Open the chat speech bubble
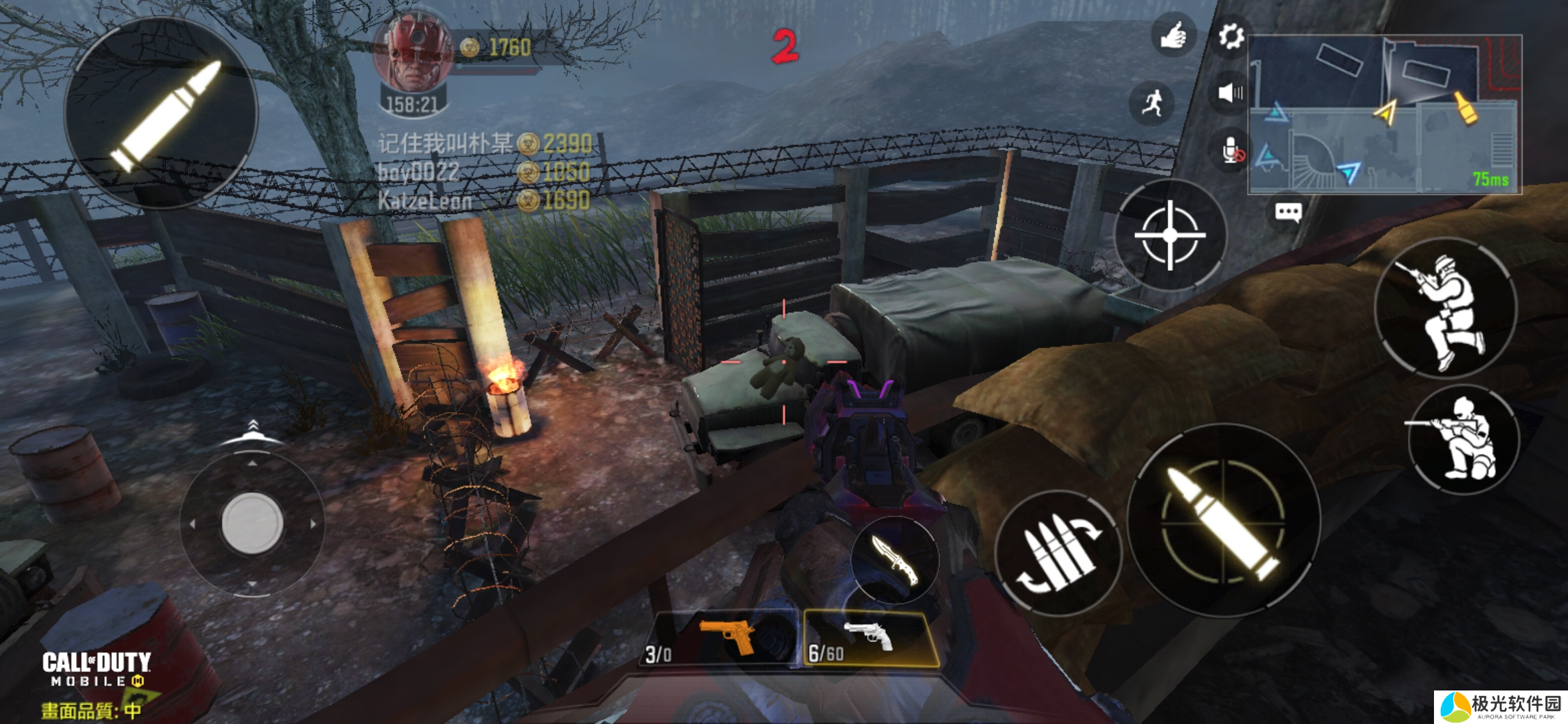The image size is (1568, 724). click(1288, 213)
